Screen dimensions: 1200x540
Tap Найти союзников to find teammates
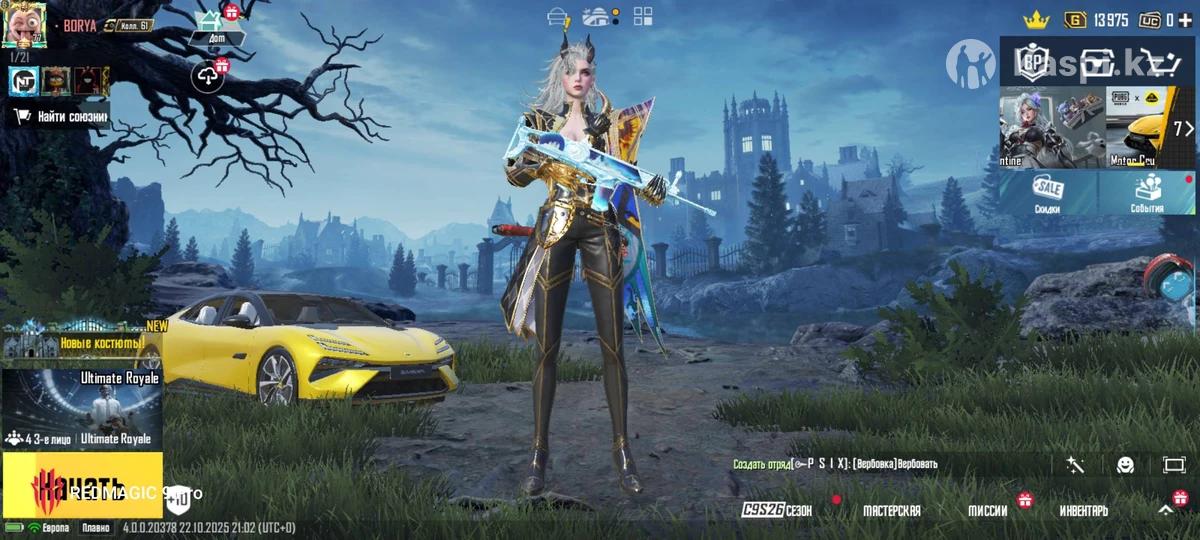[x=60, y=116]
